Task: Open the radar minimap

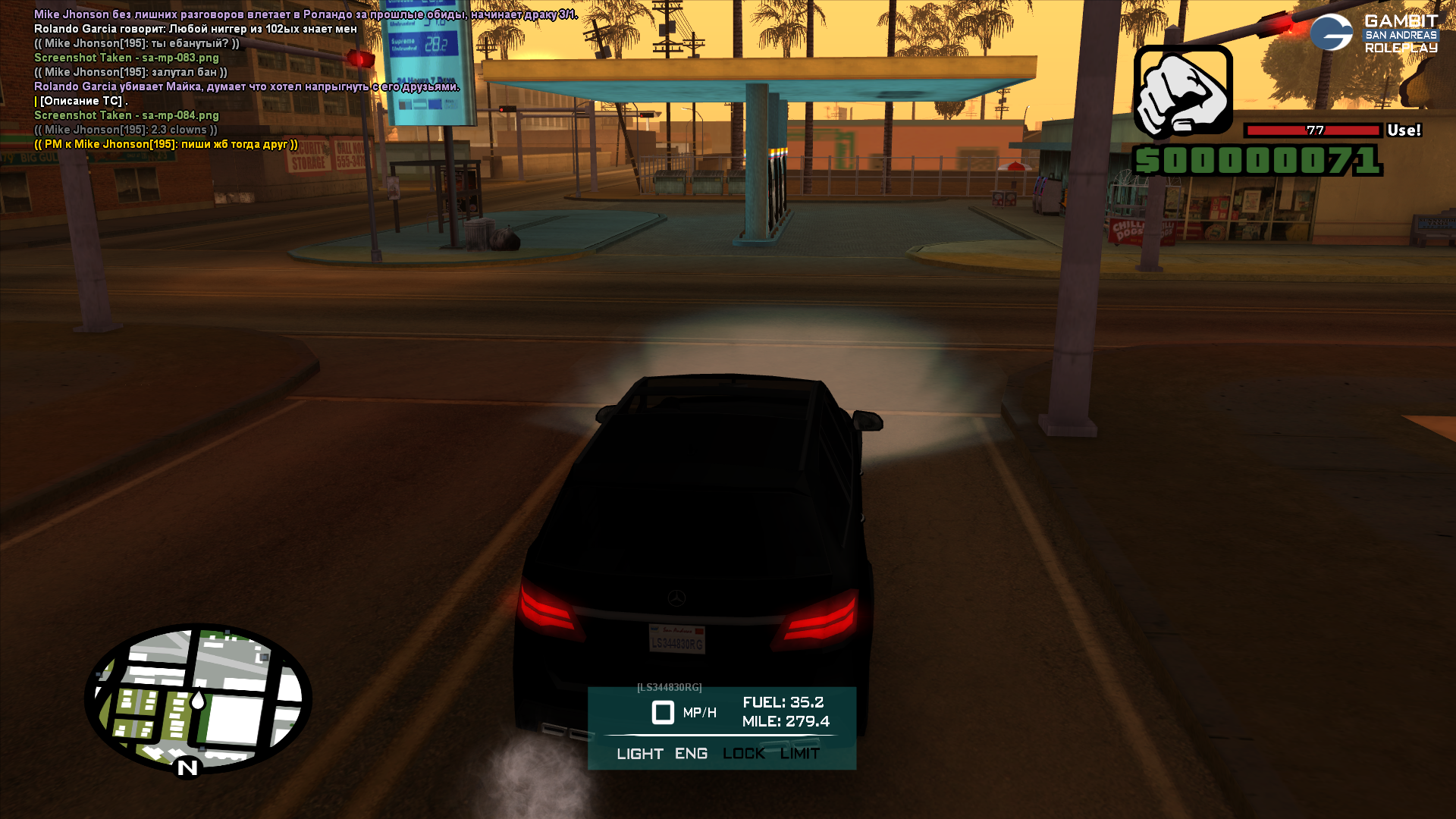Action: 199,698
